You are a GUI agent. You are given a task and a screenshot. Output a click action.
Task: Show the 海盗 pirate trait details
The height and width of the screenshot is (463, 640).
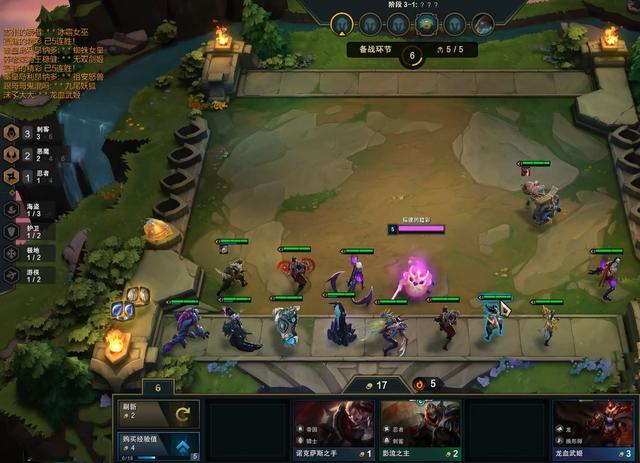[26, 209]
